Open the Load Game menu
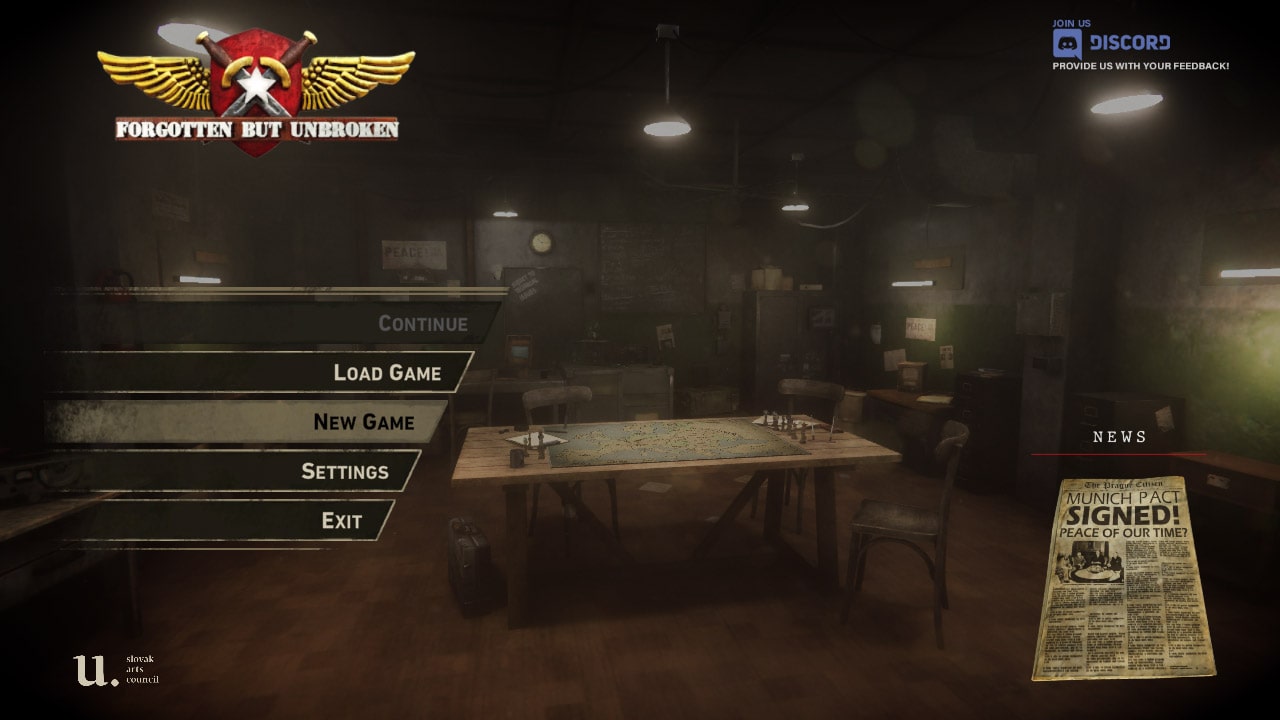This screenshot has width=1280, height=720. tap(387, 373)
